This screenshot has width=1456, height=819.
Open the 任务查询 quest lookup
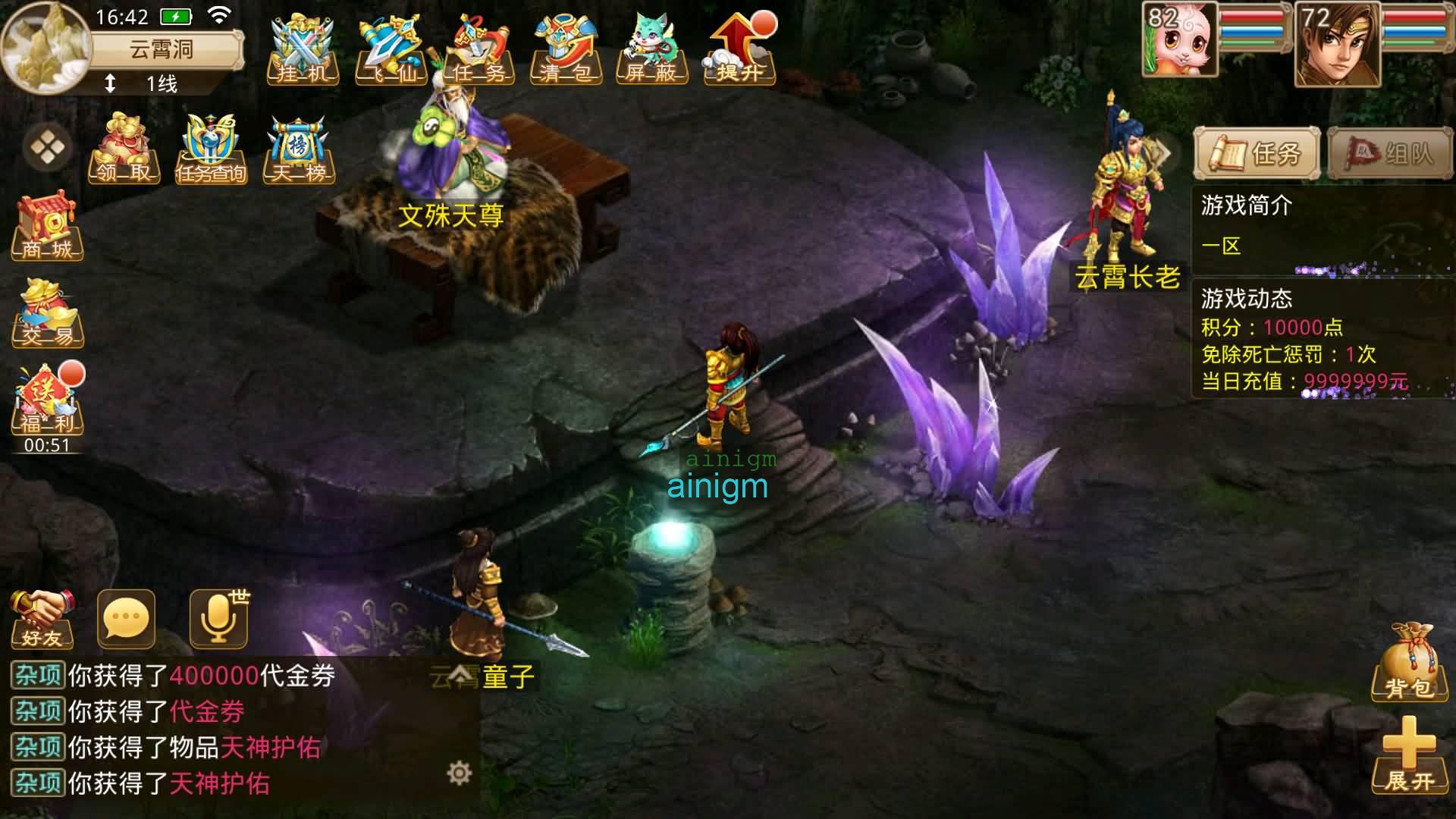(x=212, y=149)
